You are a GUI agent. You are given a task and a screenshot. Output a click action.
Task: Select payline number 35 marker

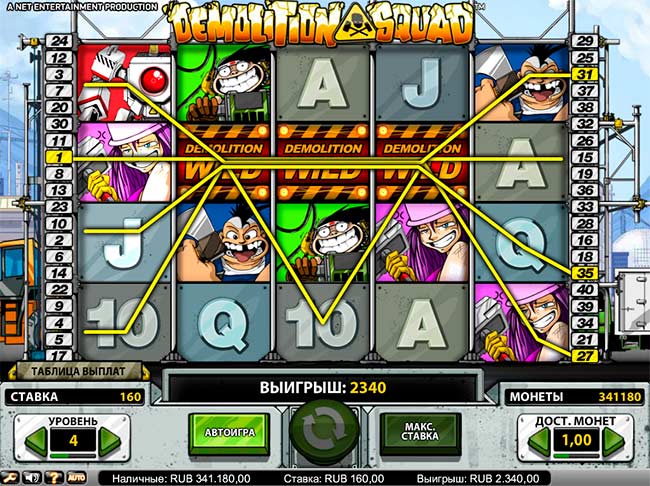583,271
